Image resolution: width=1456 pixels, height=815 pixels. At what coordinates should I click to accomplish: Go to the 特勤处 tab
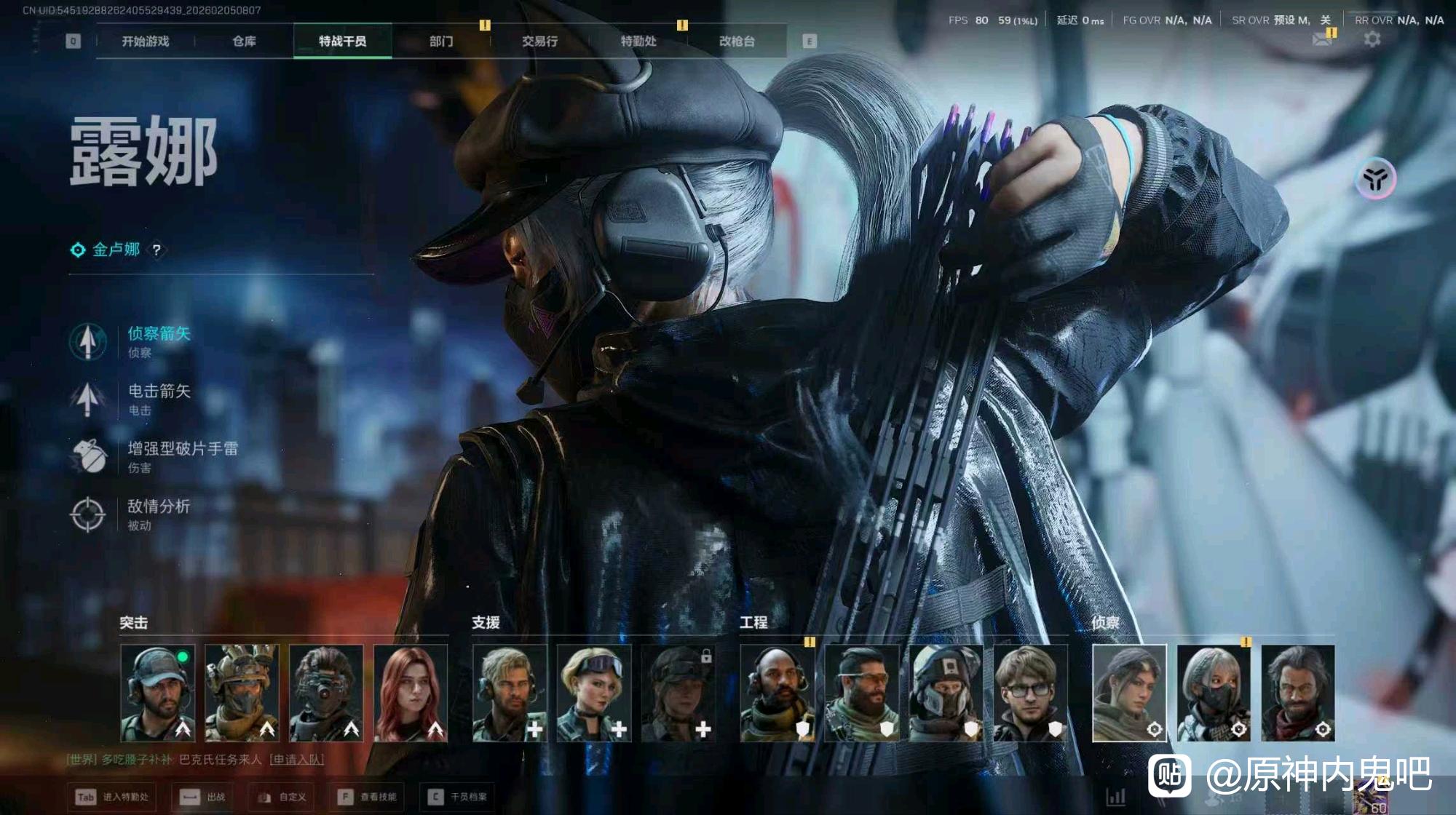pos(638,41)
